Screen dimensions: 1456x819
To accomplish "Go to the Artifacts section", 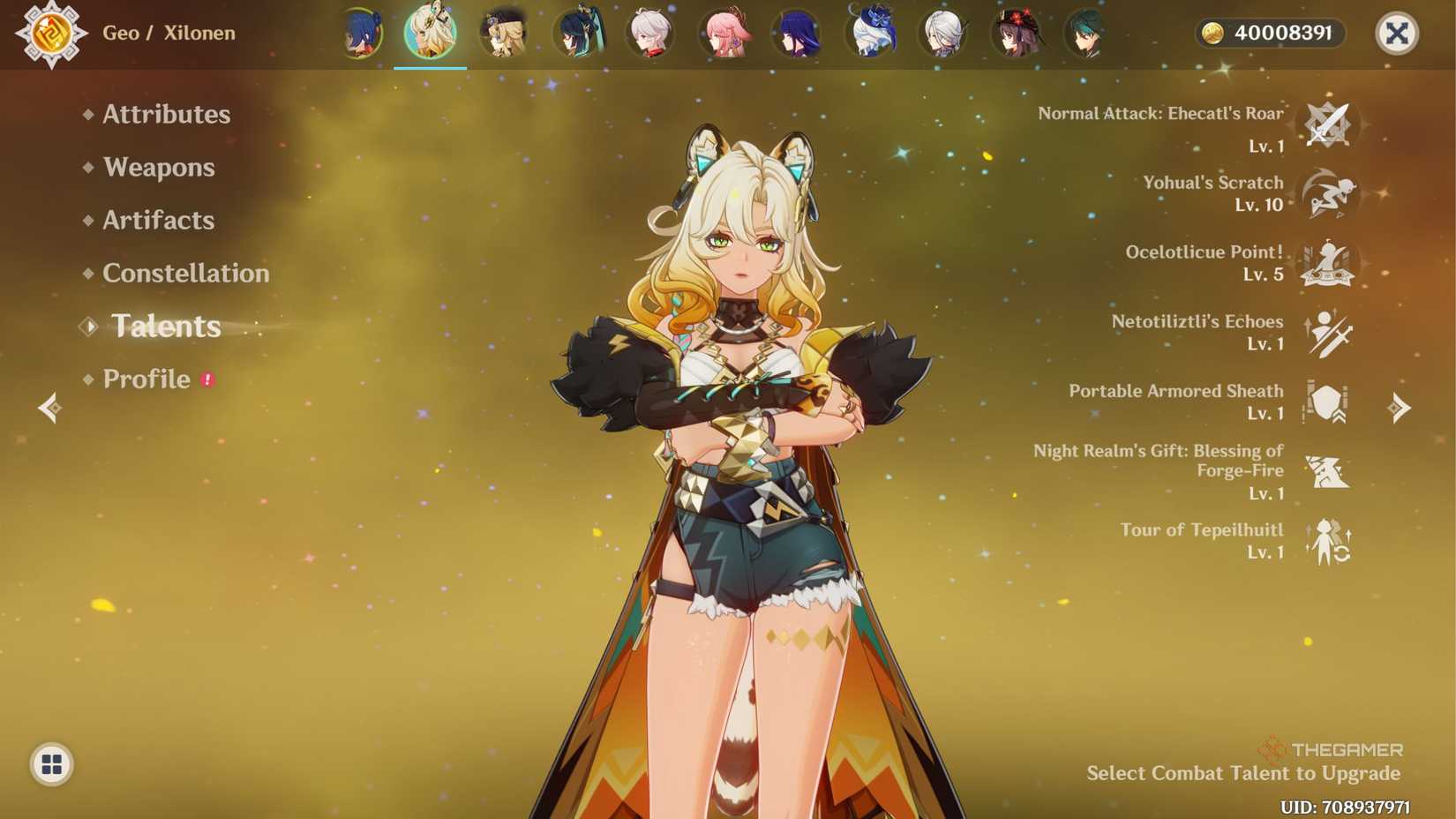I will pyautogui.click(x=156, y=221).
